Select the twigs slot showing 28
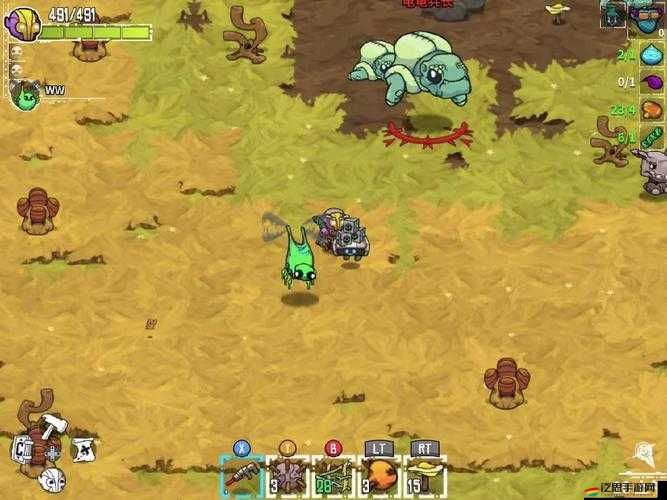 (334, 476)
